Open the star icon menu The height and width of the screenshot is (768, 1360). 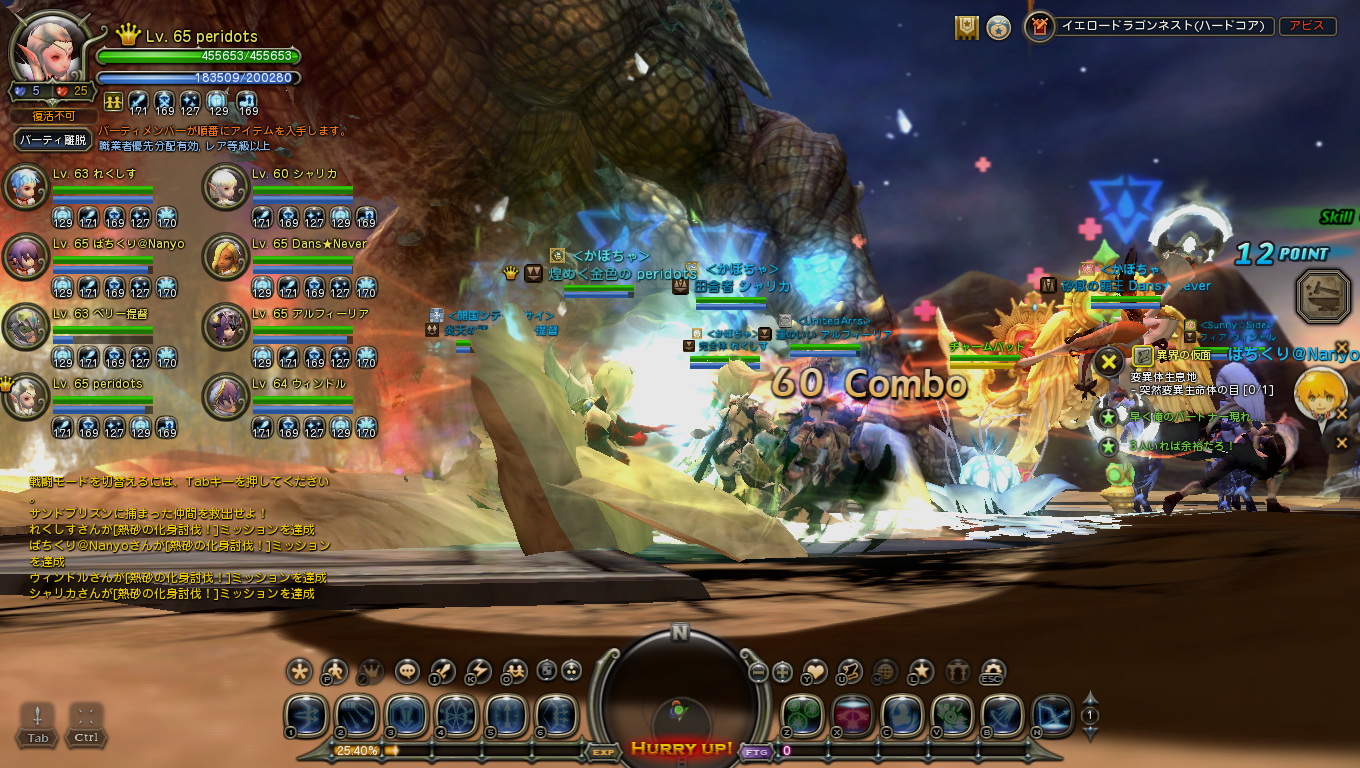921,671
